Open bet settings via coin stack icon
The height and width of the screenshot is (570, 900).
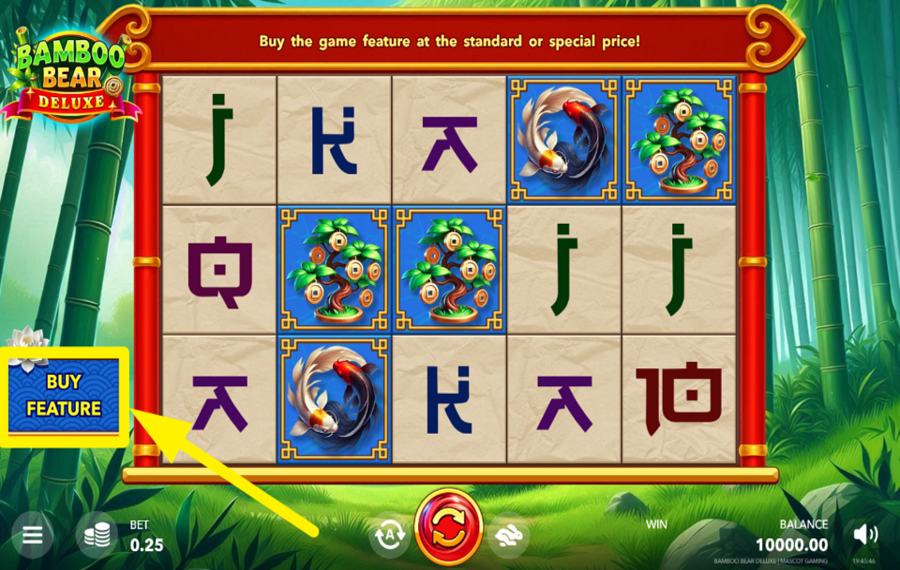tap(97, 536)
